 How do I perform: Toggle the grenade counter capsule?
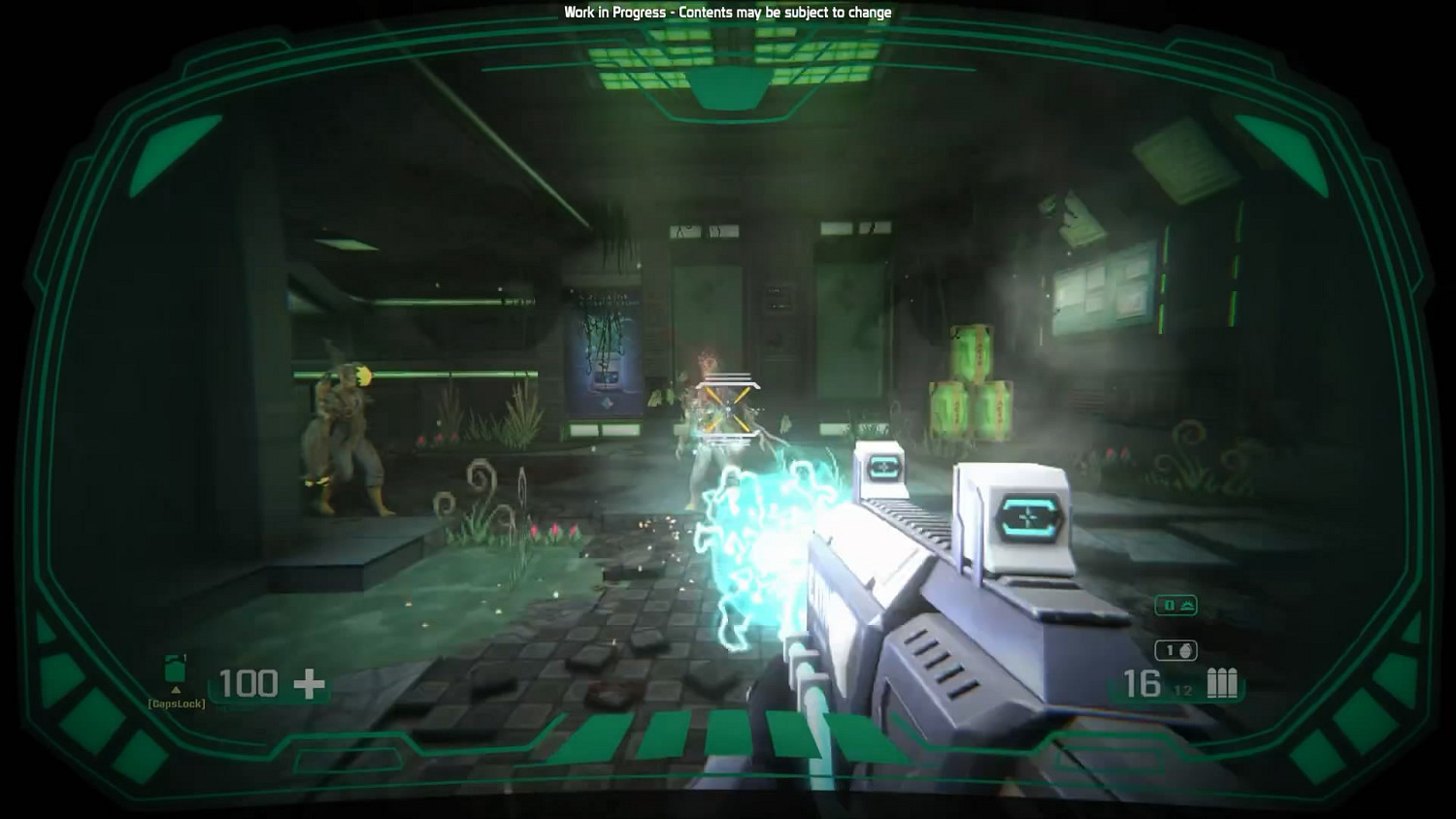(x=1176, y=648)
